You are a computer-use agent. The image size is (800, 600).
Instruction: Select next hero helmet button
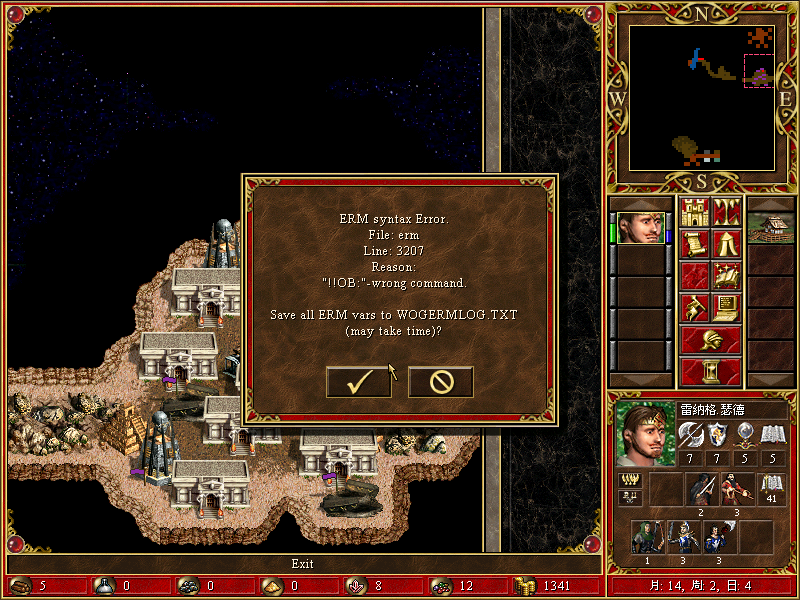tap(710, 340)
